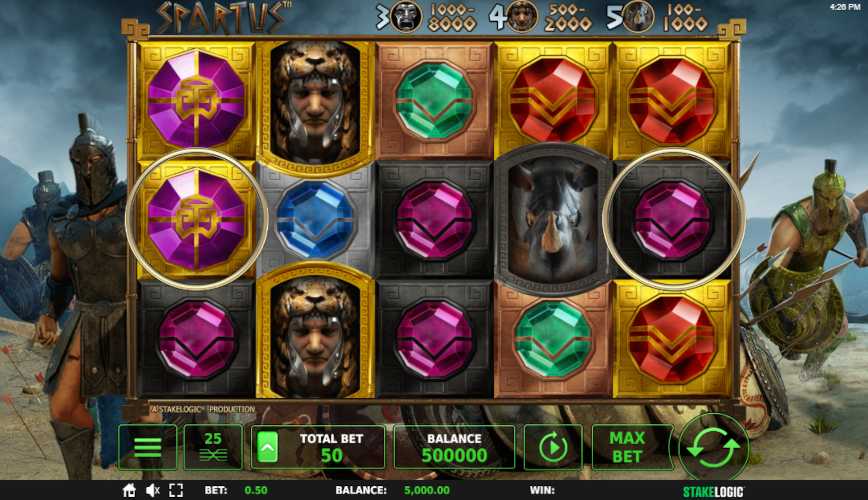Start autoplay with the circular play button
The height and width of the screenshot is (500, 868).
(553, 447)
